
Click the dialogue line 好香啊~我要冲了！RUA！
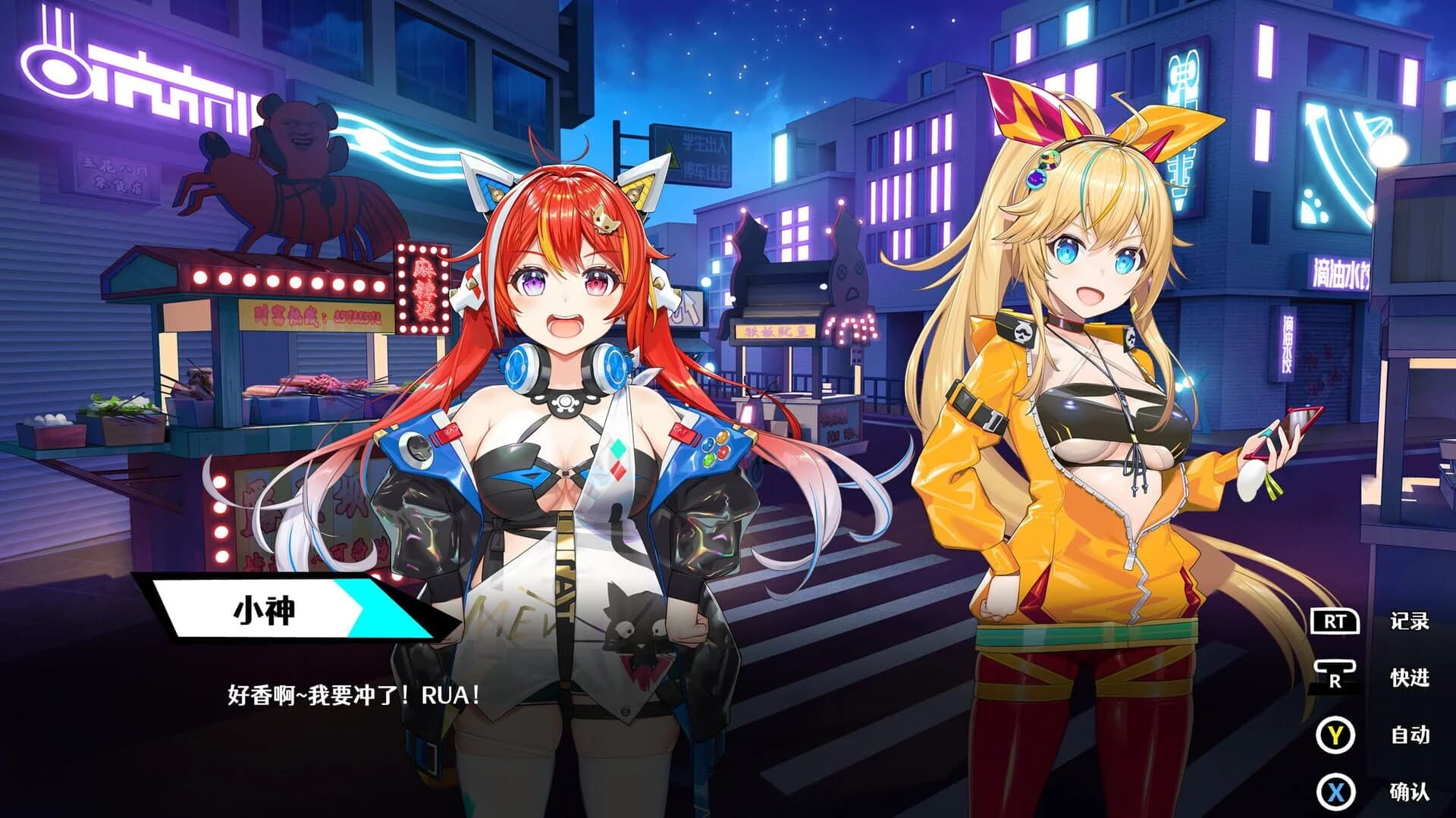pyautogui.click(x=349, y=691)
